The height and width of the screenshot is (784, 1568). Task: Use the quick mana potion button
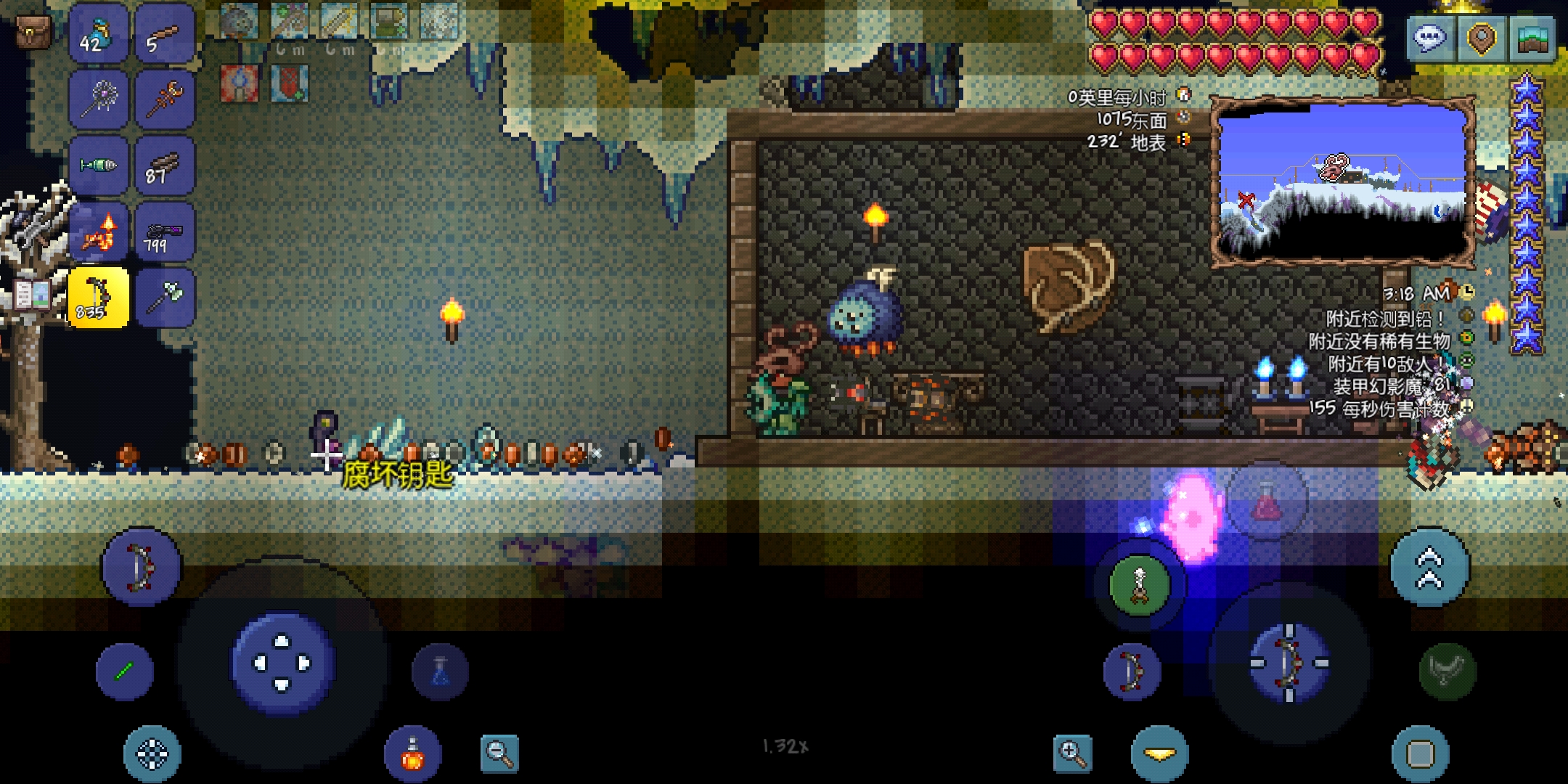440,671
